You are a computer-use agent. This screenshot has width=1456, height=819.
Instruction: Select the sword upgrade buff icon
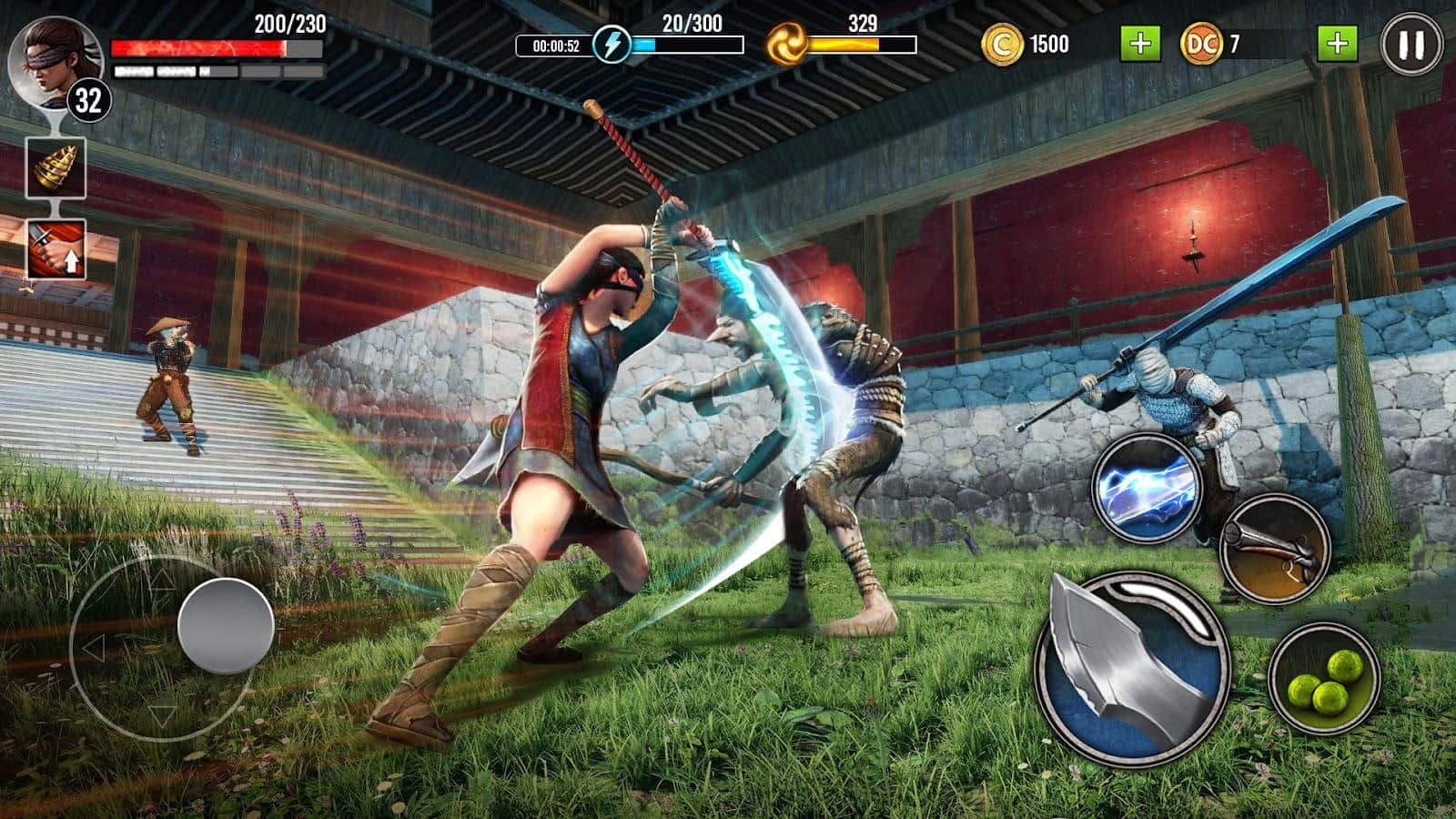[56, 249]
